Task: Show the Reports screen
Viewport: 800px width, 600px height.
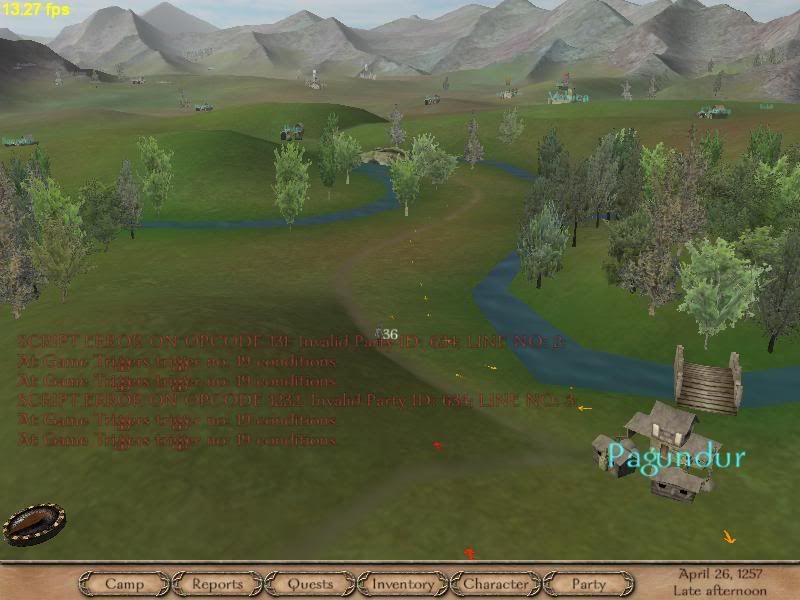Action: (x=217, y=584)
